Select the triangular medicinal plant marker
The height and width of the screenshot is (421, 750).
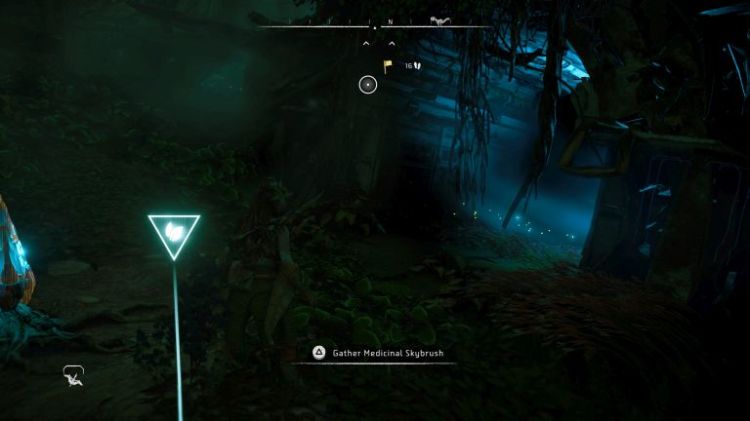click(173, 233)
